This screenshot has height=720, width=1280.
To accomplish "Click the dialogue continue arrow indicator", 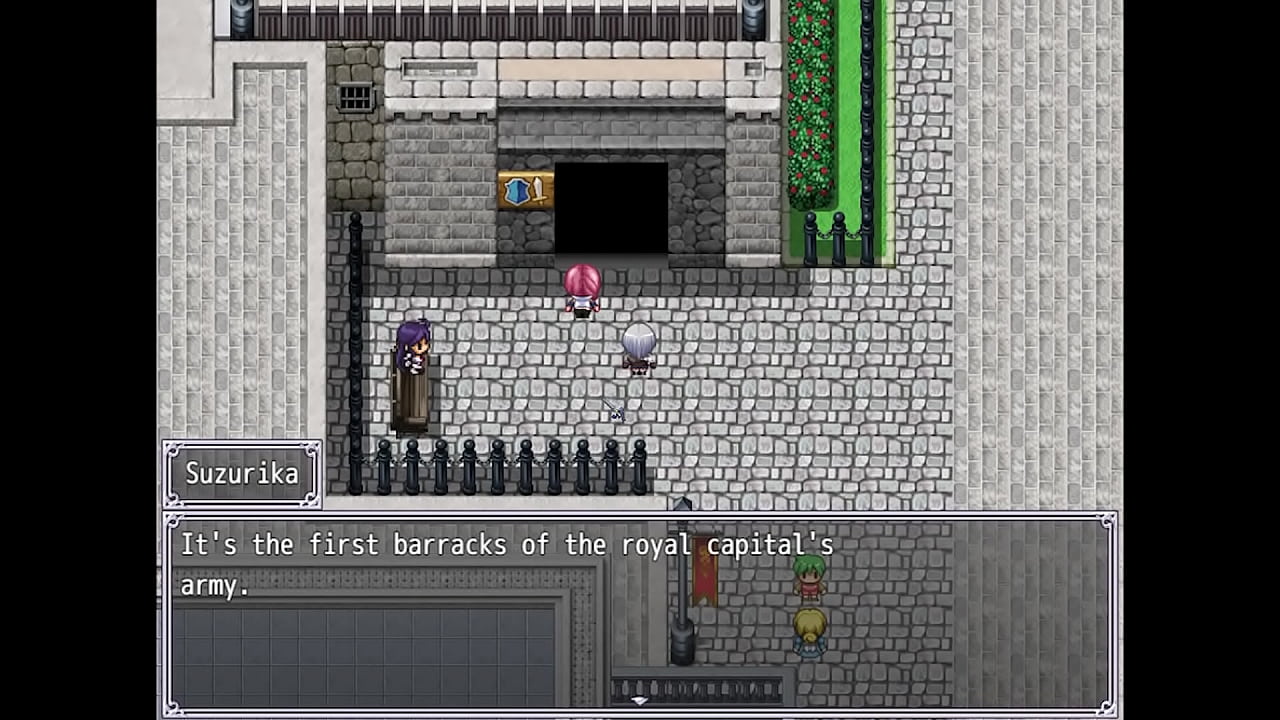I will pyautogui.click(x=639, y=701).
